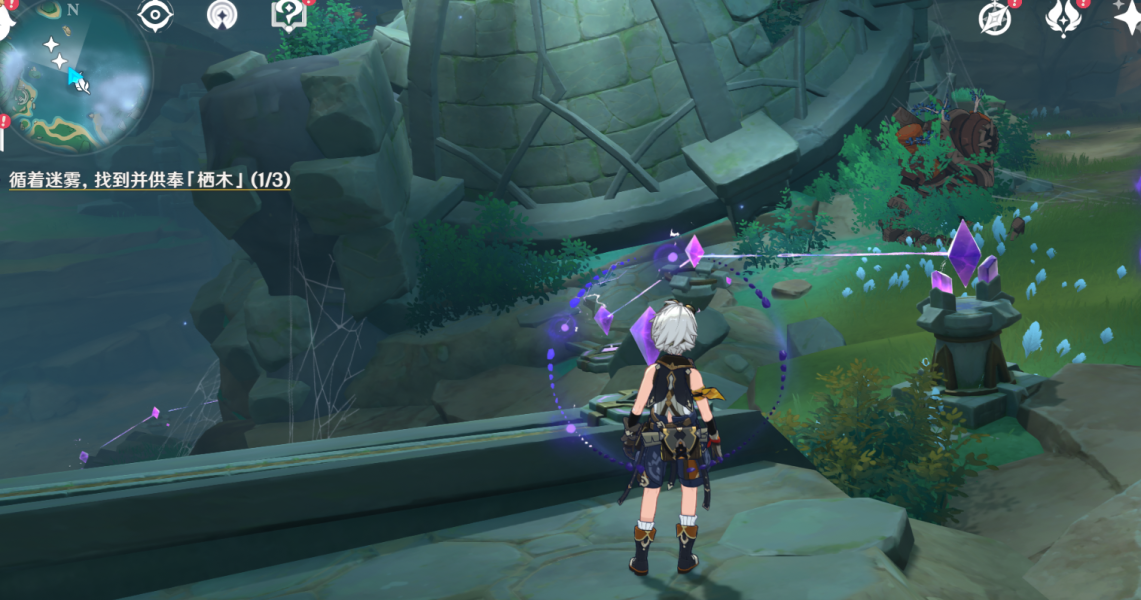This screenshot has width=1141, height=600.
Task: Open the wish star icon
Action: click(1128, 16)
